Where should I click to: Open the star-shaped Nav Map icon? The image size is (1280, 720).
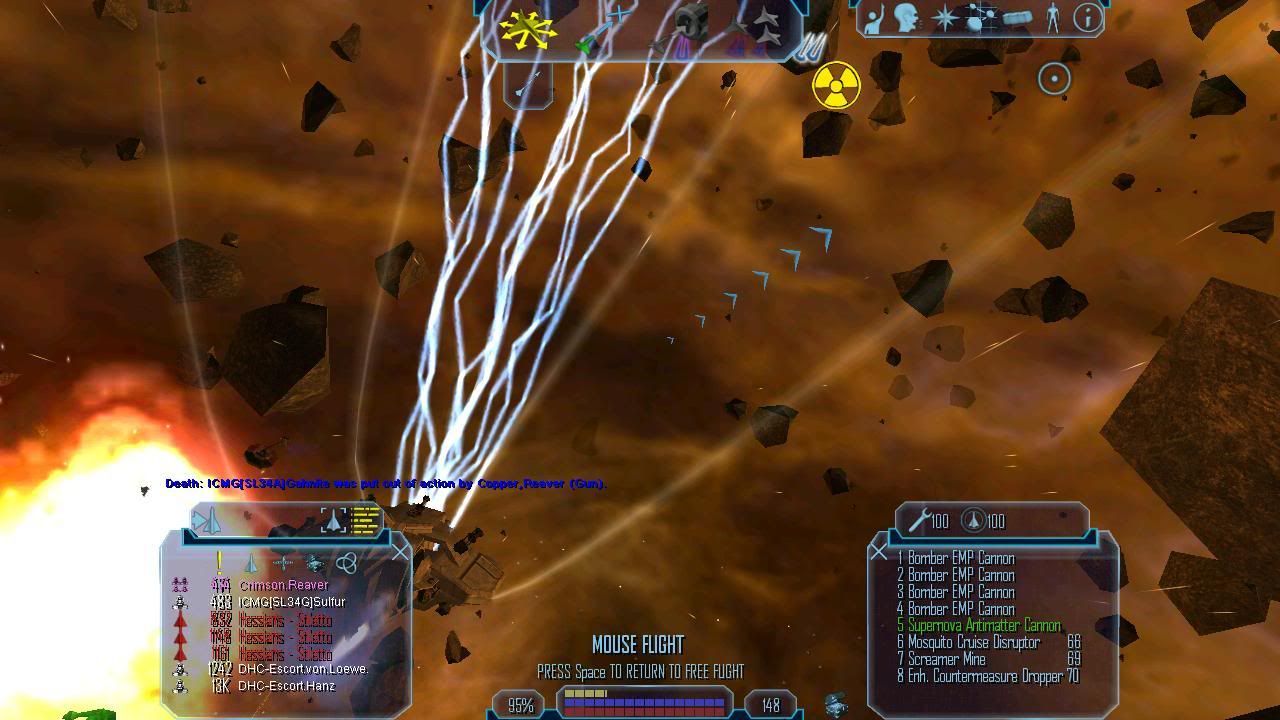pos(945,18)
